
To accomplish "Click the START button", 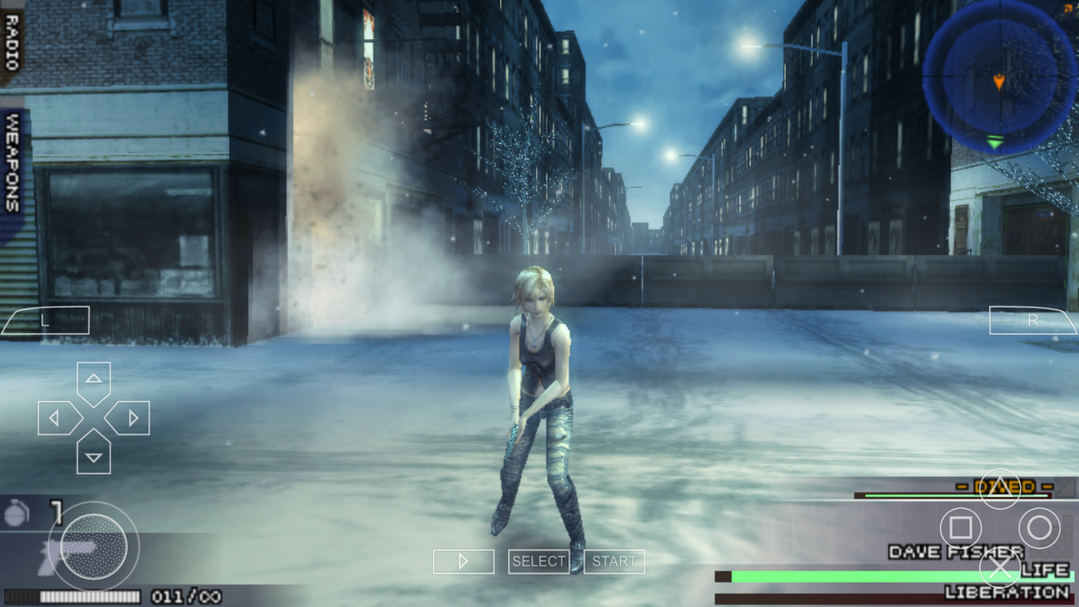I will 614,562.
